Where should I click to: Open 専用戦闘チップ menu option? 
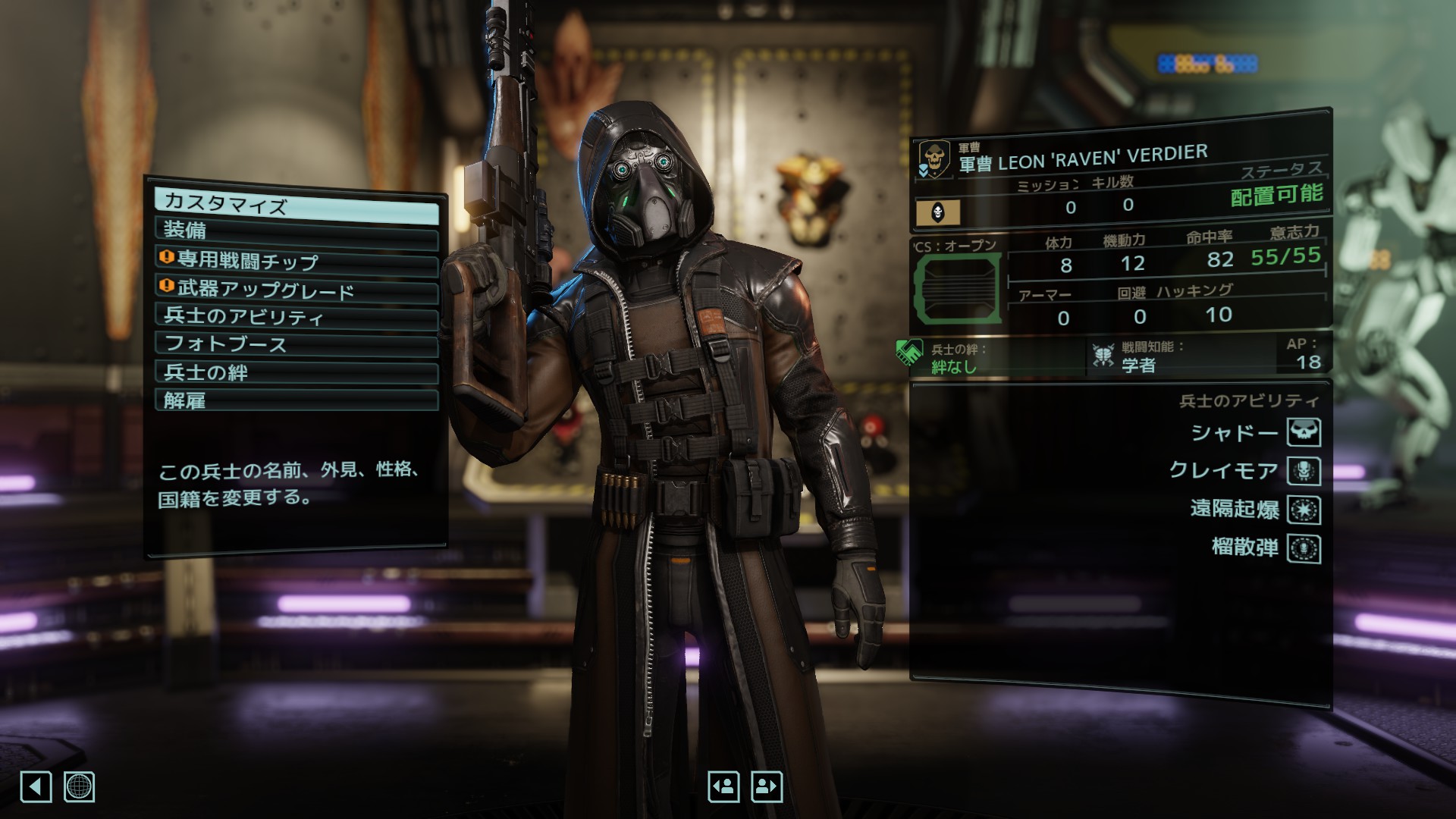pyautogui.click(x=296, y=261)
